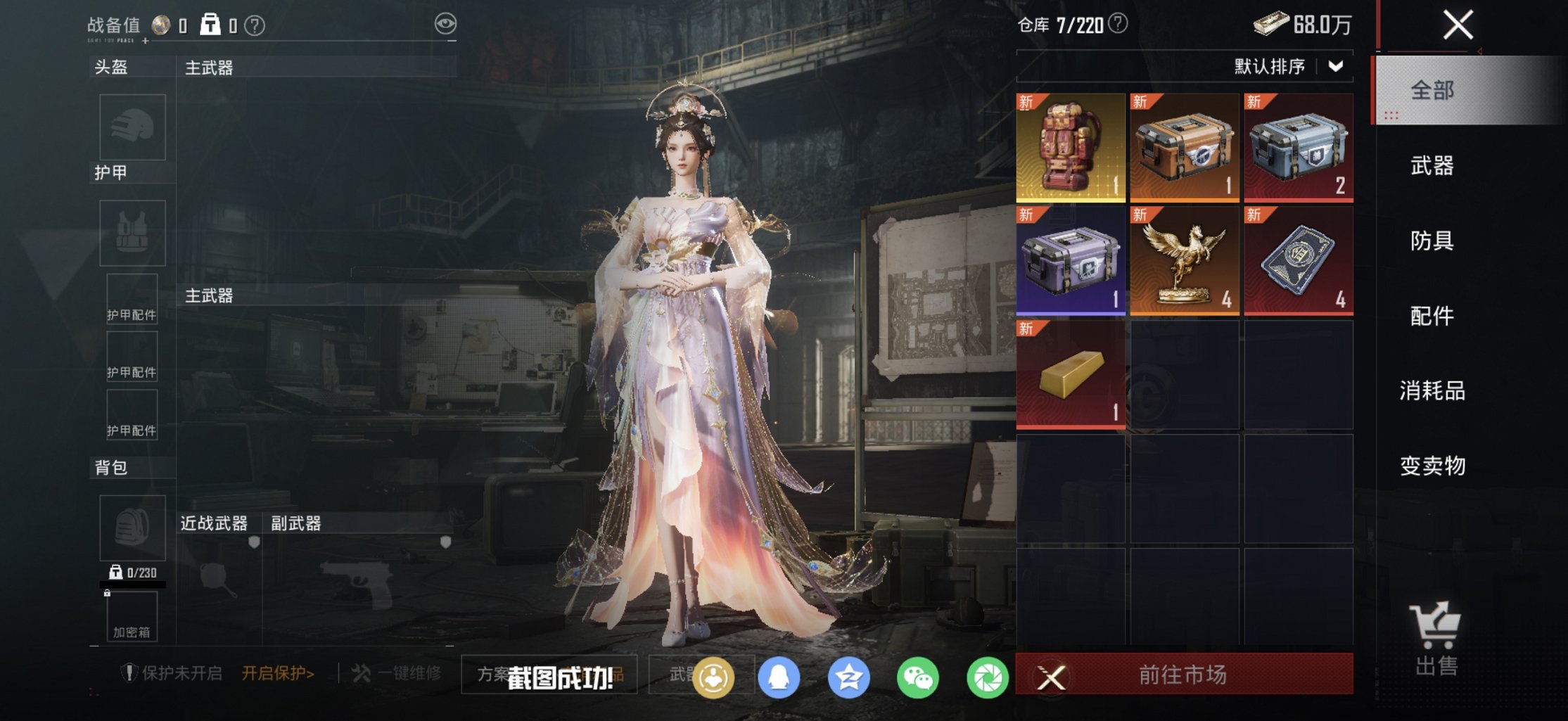Open the 武器 category tab
This screenshot has width=1568, height=721.
click(x=1432, y=166)
